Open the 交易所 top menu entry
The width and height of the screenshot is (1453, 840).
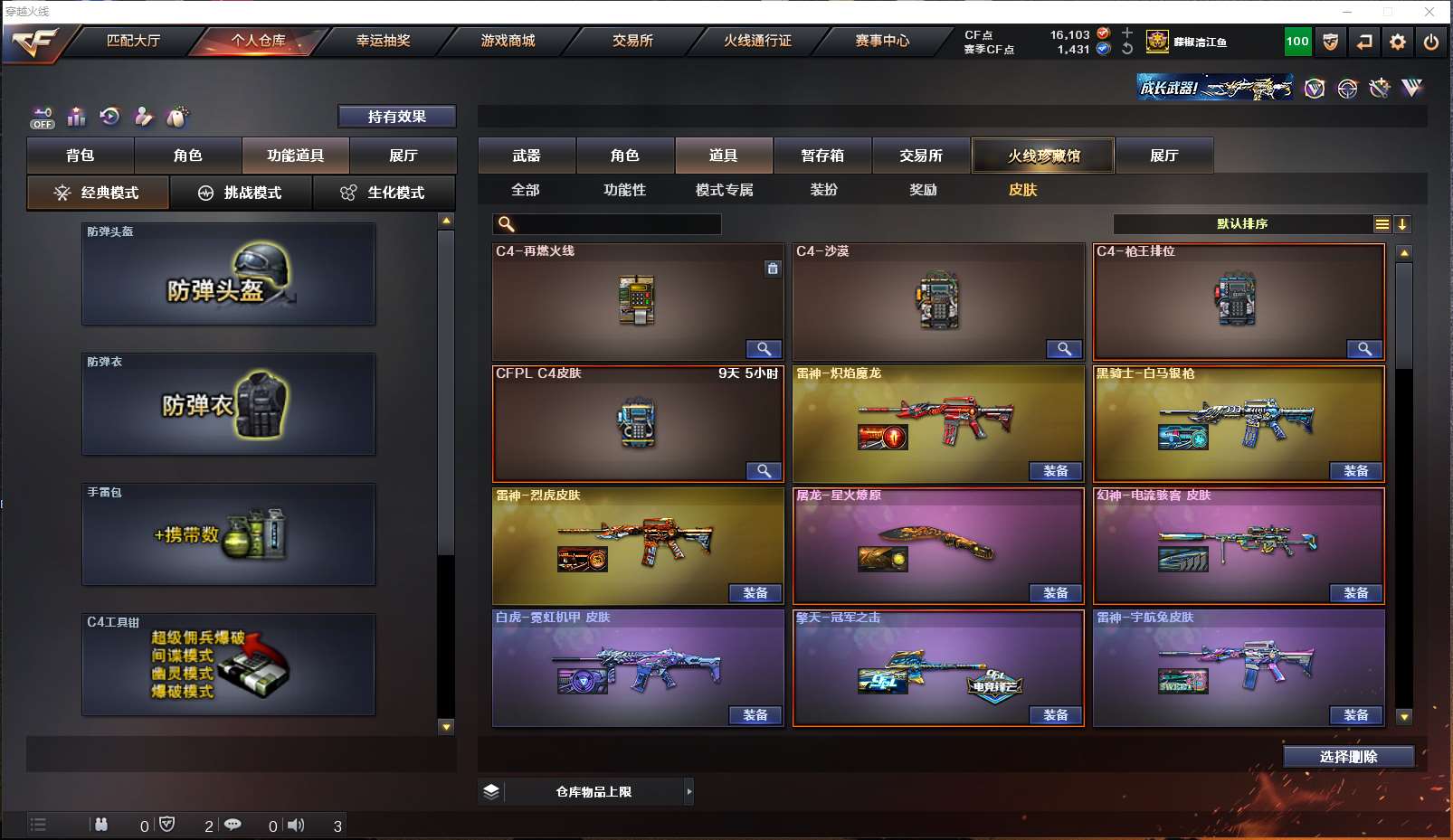click(x=632, y=41)
